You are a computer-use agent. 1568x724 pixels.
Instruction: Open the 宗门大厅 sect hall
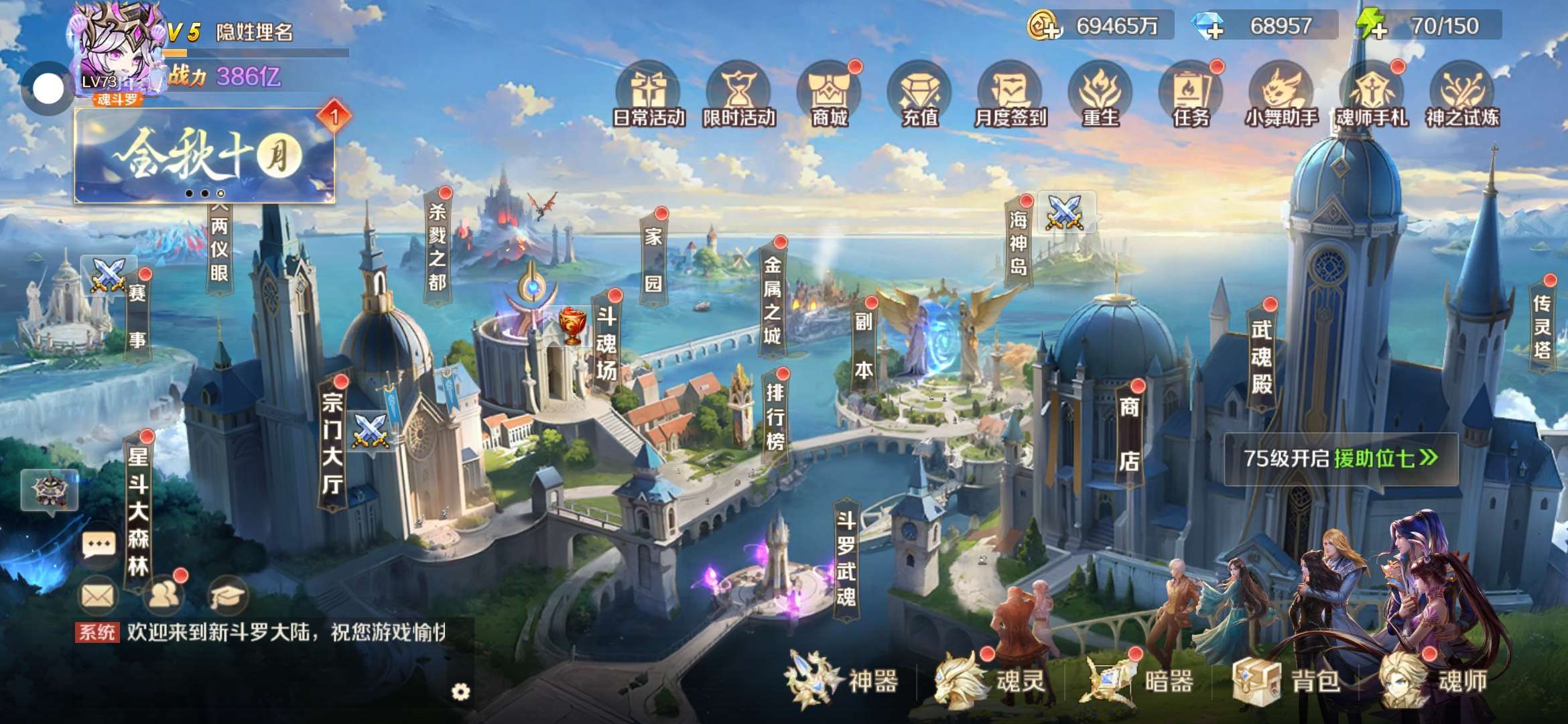[x=332, y=444]
